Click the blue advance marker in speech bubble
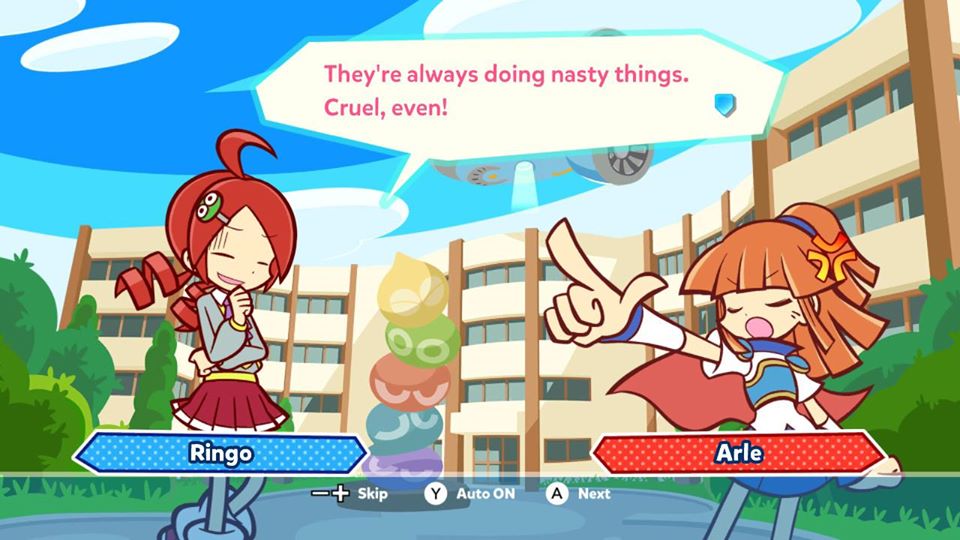960x540 pixels. pyautogui.click(x=725, y=104)
